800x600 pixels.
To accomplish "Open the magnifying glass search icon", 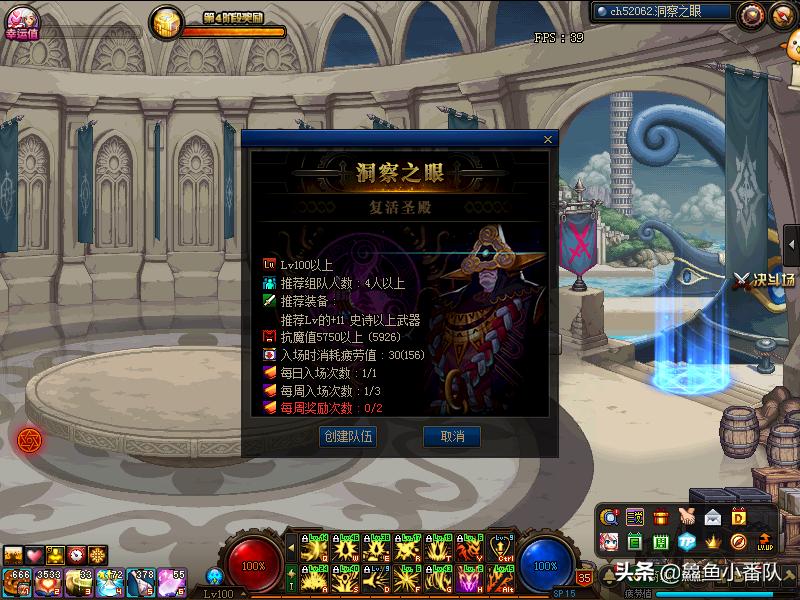I will click(609, 517).
